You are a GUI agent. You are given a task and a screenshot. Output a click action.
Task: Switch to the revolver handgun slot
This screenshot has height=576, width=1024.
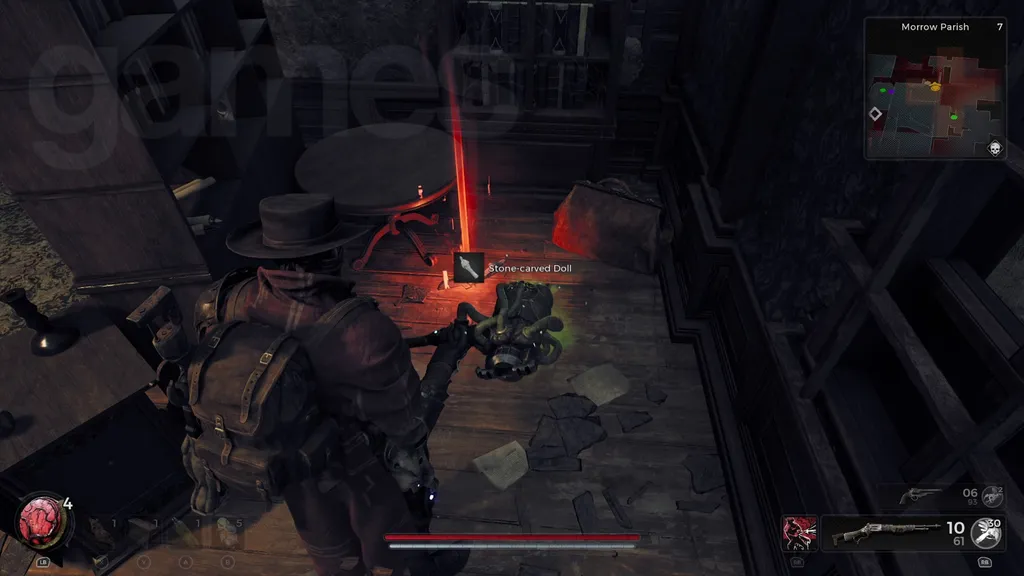coord(918,494)
